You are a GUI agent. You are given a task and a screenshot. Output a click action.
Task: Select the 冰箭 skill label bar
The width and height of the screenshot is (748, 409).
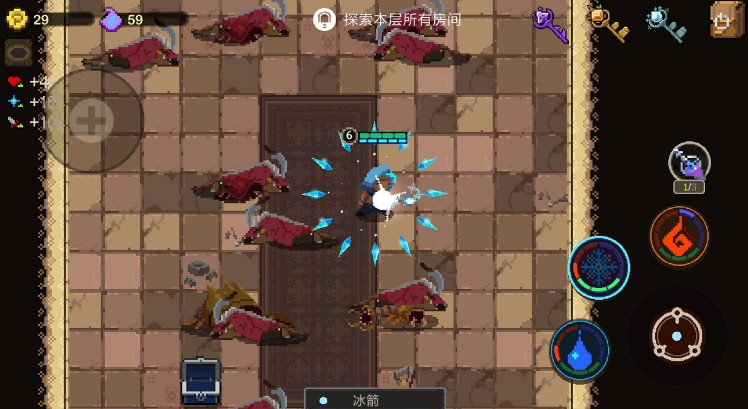pyautogui.click(x=374, y=399)
